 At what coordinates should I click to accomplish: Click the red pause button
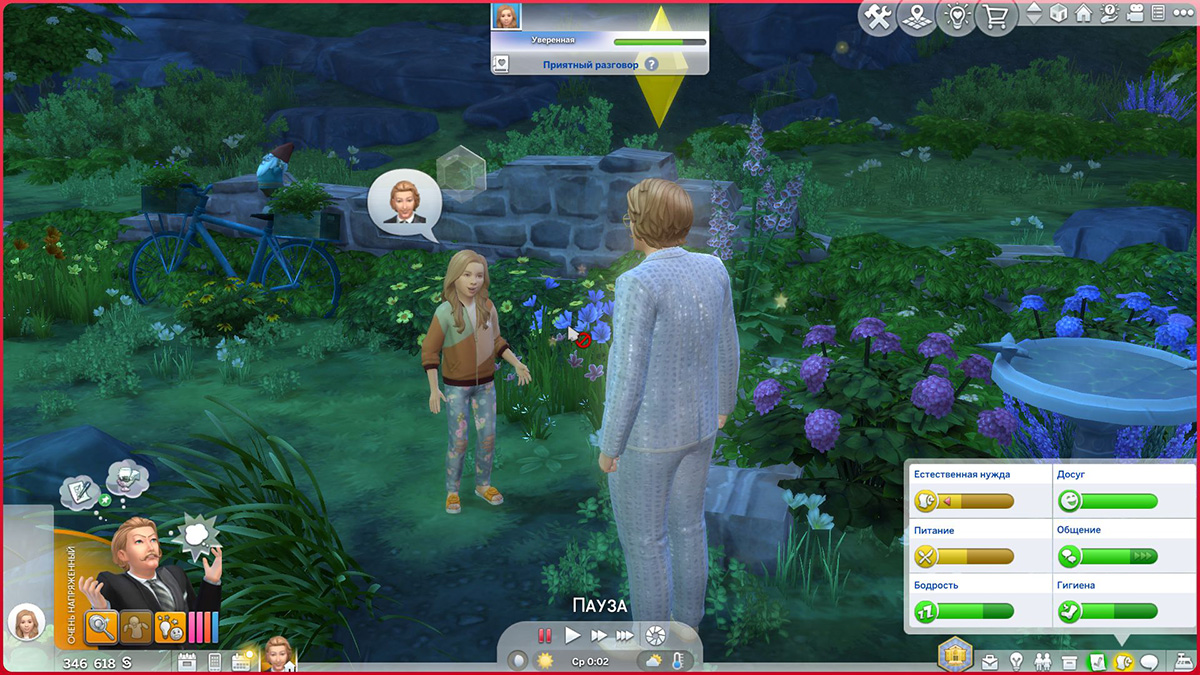point(545,635)
